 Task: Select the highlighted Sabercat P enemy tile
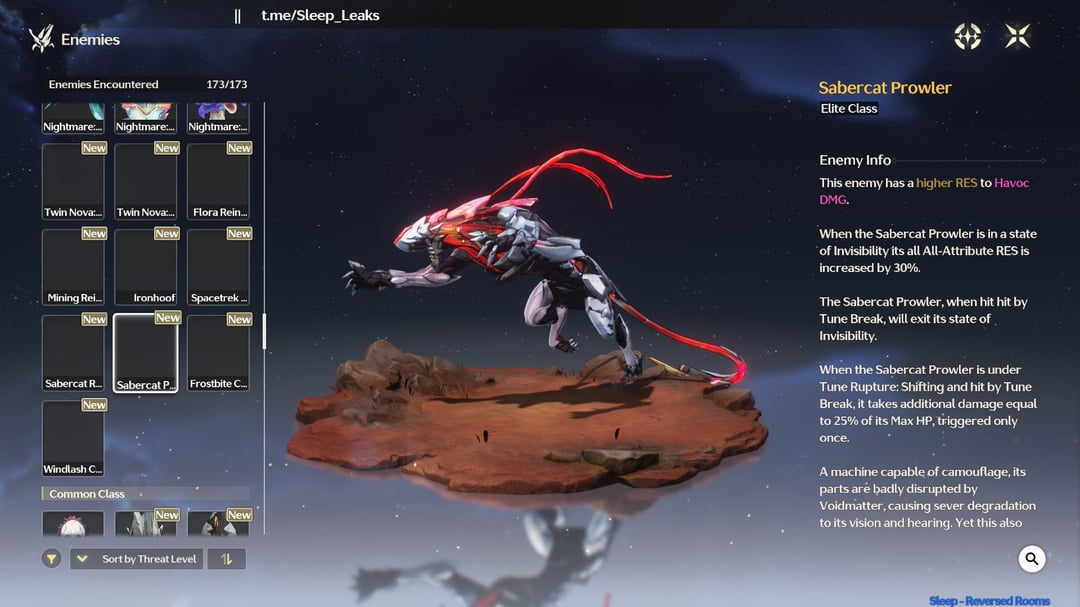pyautogui.click(x=146, y=353)
